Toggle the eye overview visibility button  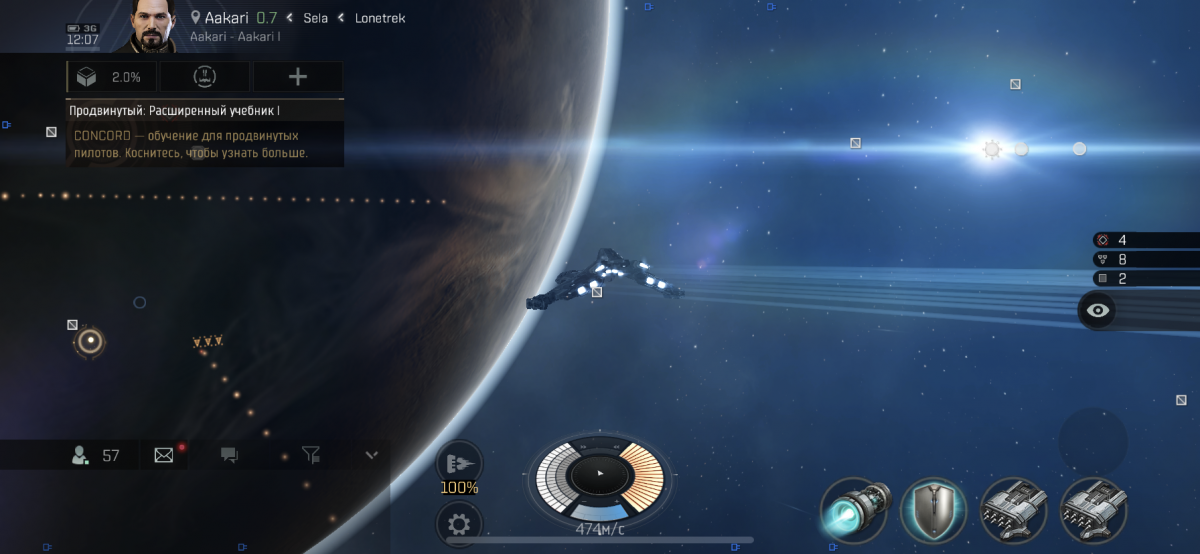pyautogui.click(x=1099, y=310)
